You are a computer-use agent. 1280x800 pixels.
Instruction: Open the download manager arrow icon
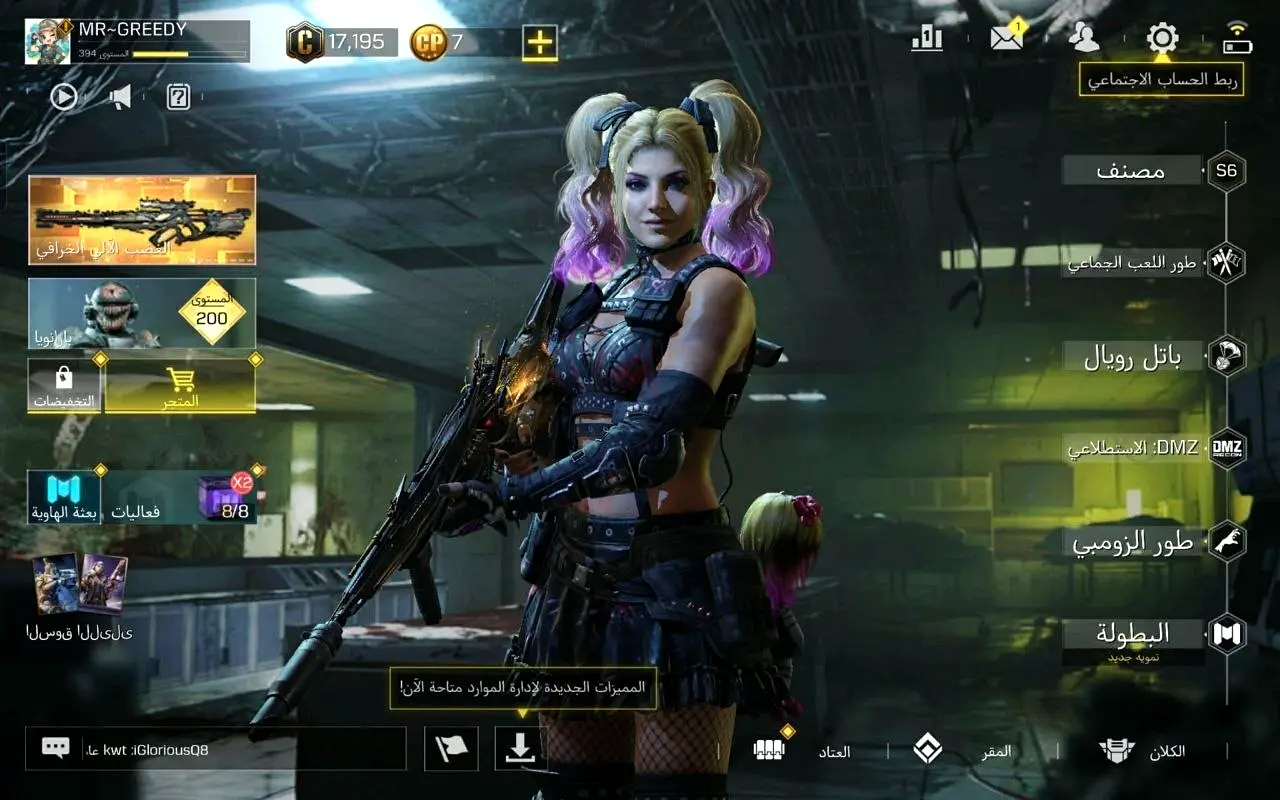(521, 749)
